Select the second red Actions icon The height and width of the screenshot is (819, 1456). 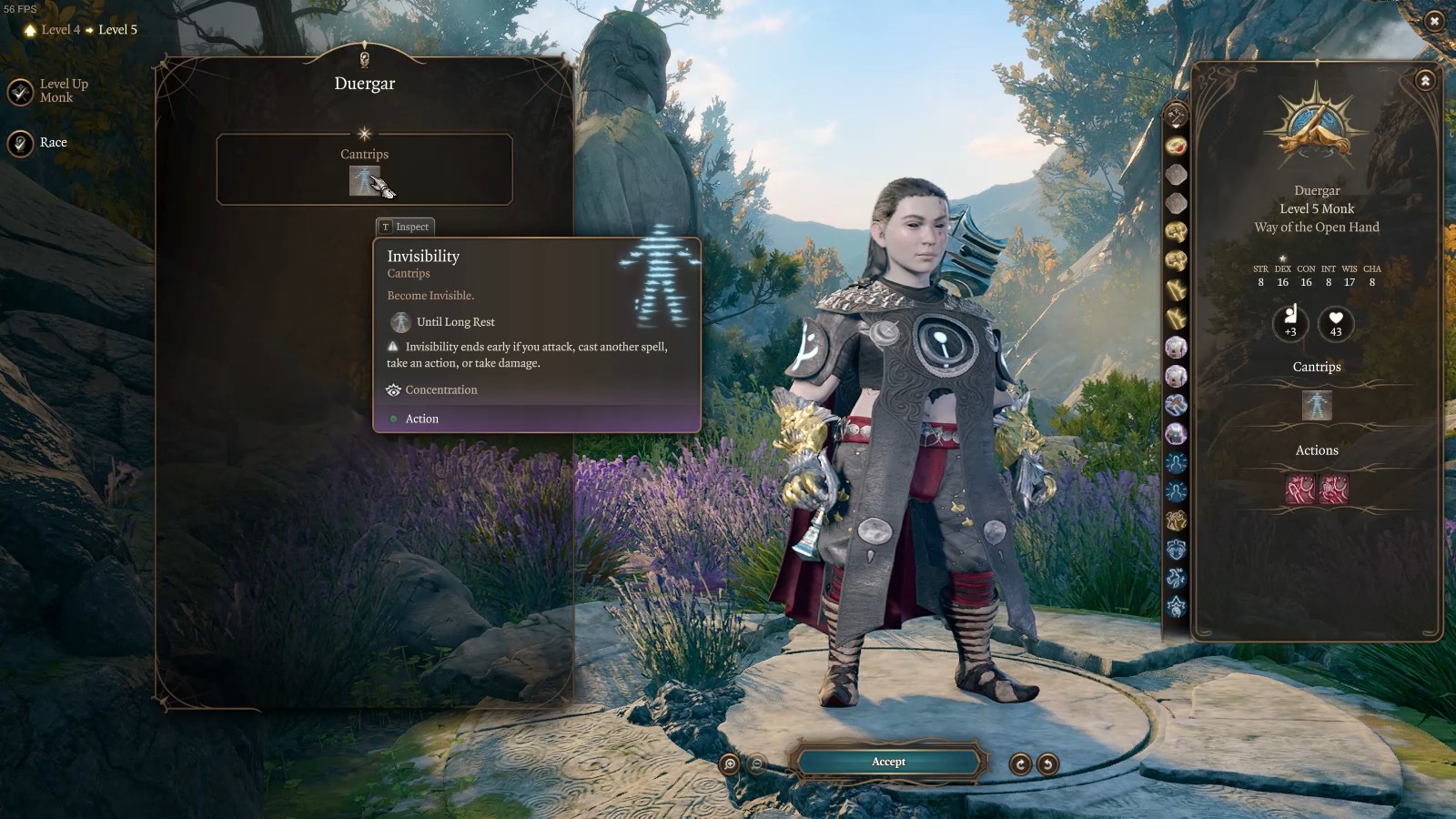1334,489
